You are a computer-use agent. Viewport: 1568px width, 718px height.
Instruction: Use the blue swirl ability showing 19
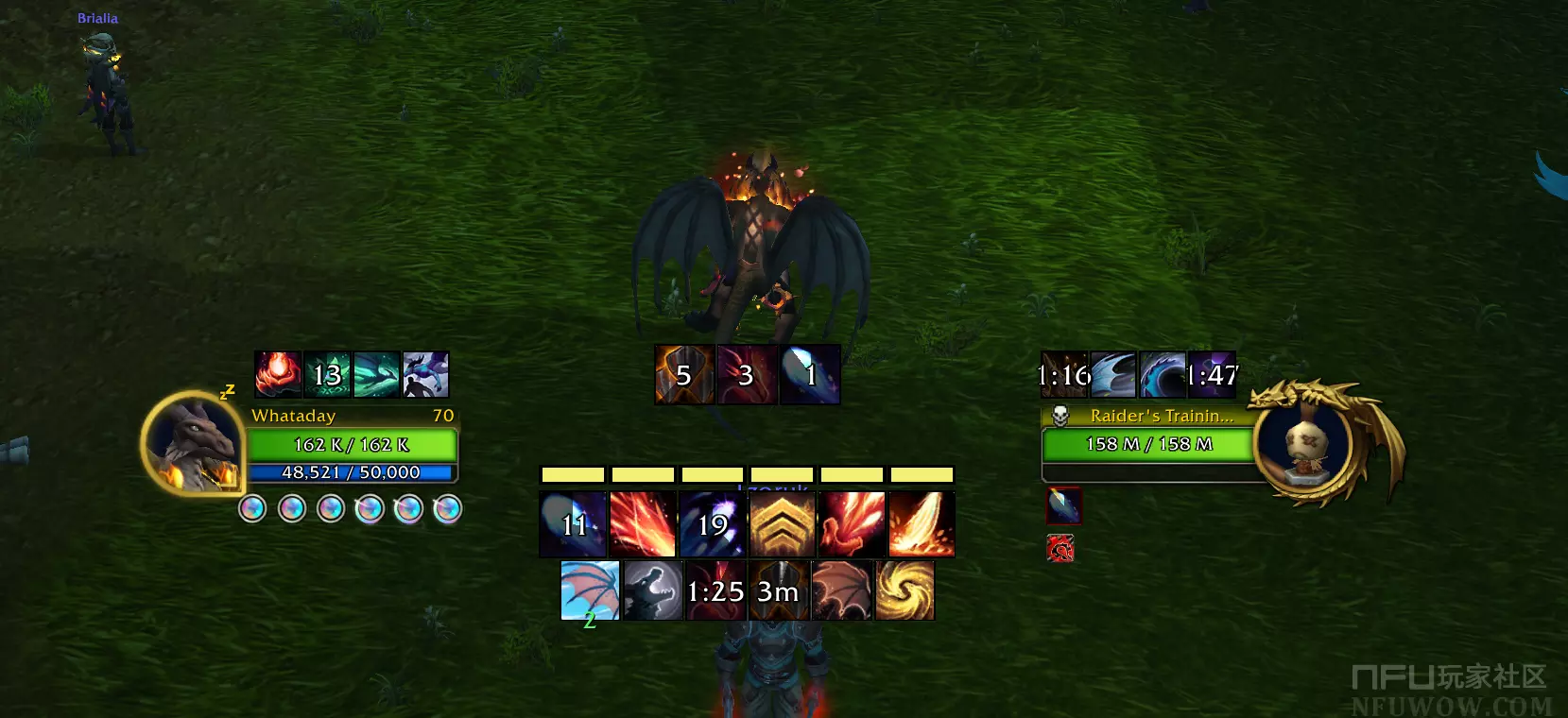(x=713, y=523)
